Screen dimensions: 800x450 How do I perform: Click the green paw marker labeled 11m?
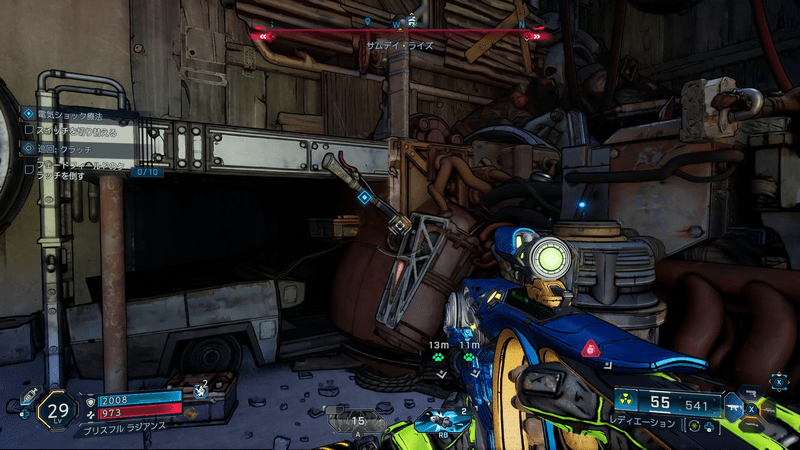click(x=468, y=357)
